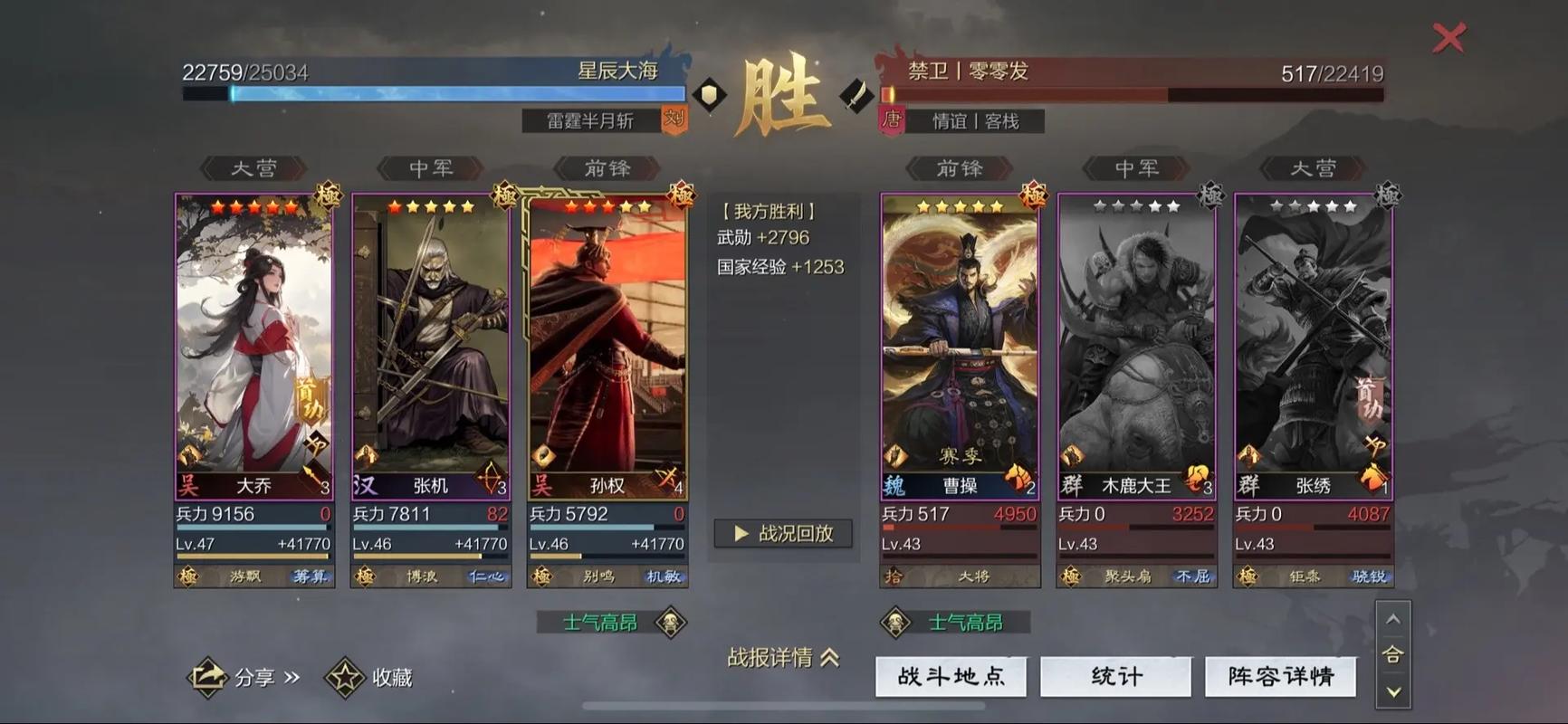Open 阵容详情 lineup details
The image size is (1568, 724).
click(1279, 676)
